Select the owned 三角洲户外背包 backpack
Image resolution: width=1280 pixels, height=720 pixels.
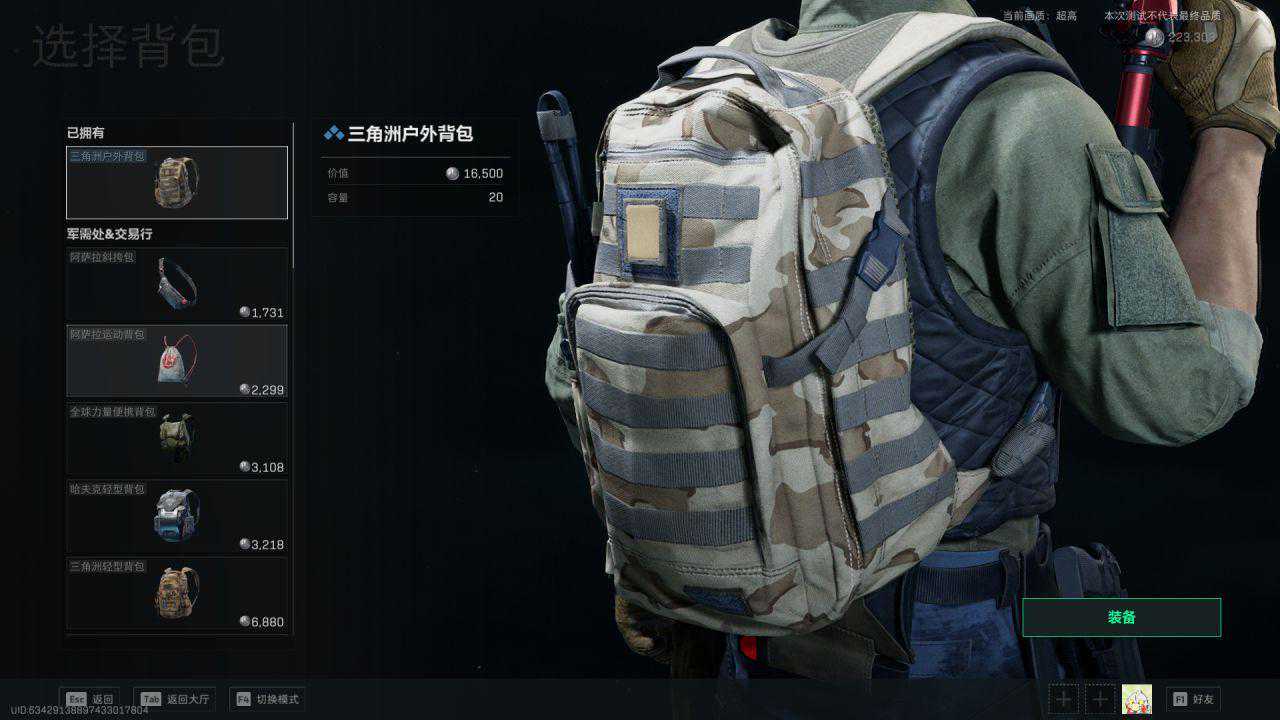[177, 183]
